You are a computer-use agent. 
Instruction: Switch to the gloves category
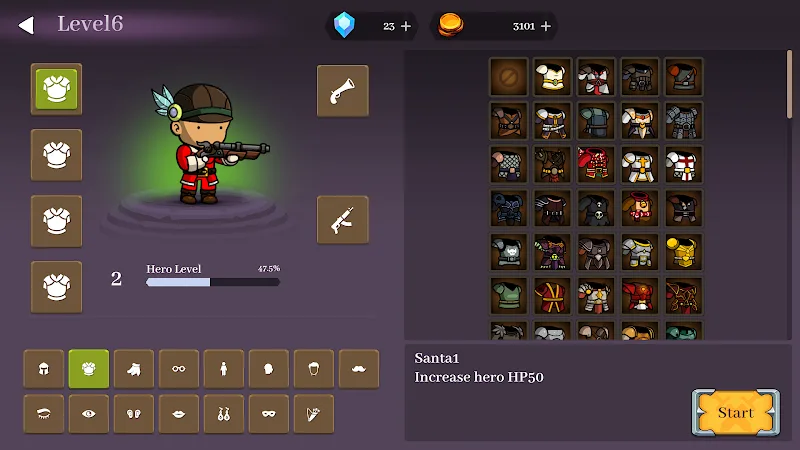pos(134,369)
